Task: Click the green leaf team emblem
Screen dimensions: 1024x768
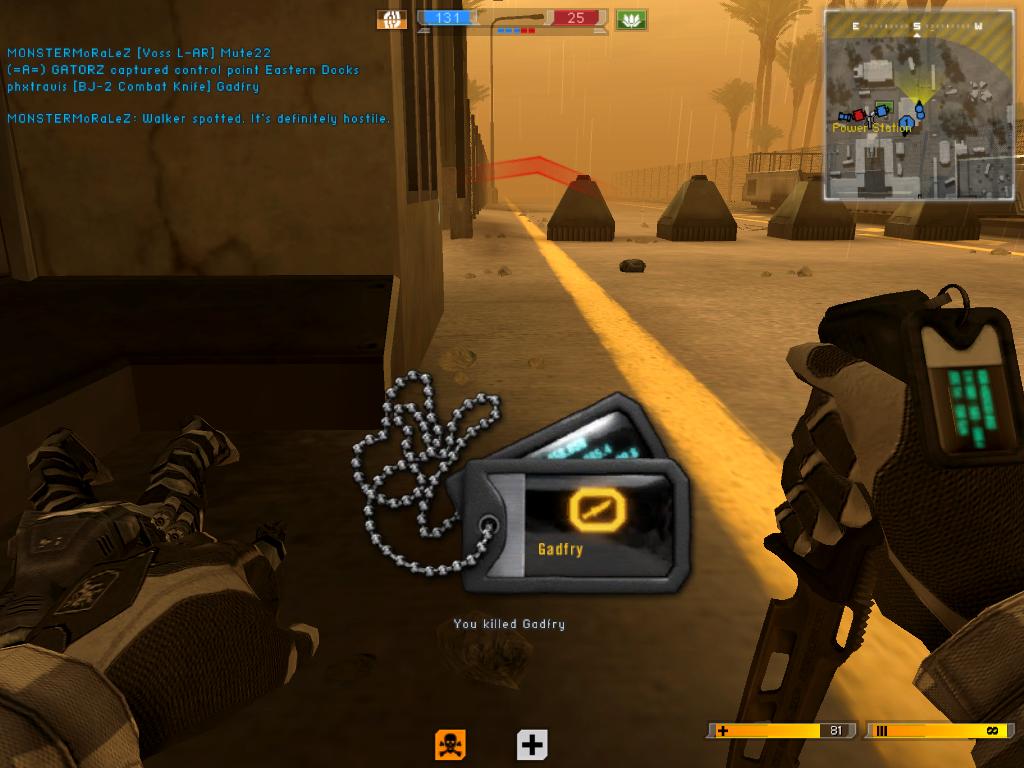Action: tap(631, 19)
